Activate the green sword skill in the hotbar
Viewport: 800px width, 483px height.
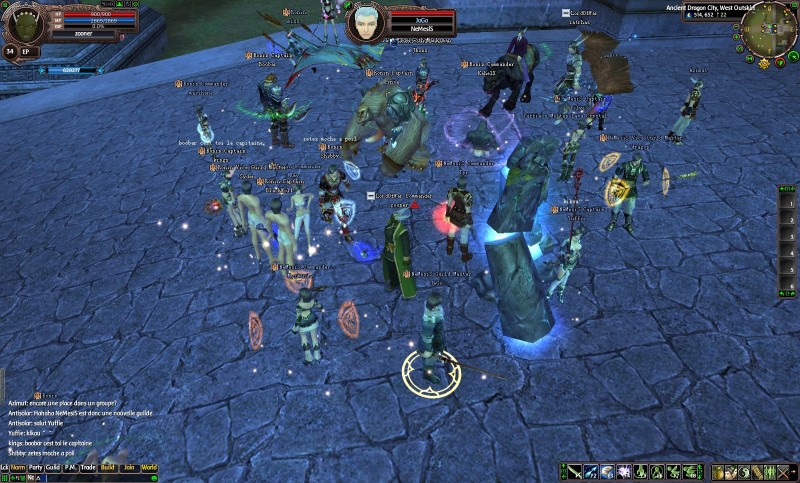point(575,472)
